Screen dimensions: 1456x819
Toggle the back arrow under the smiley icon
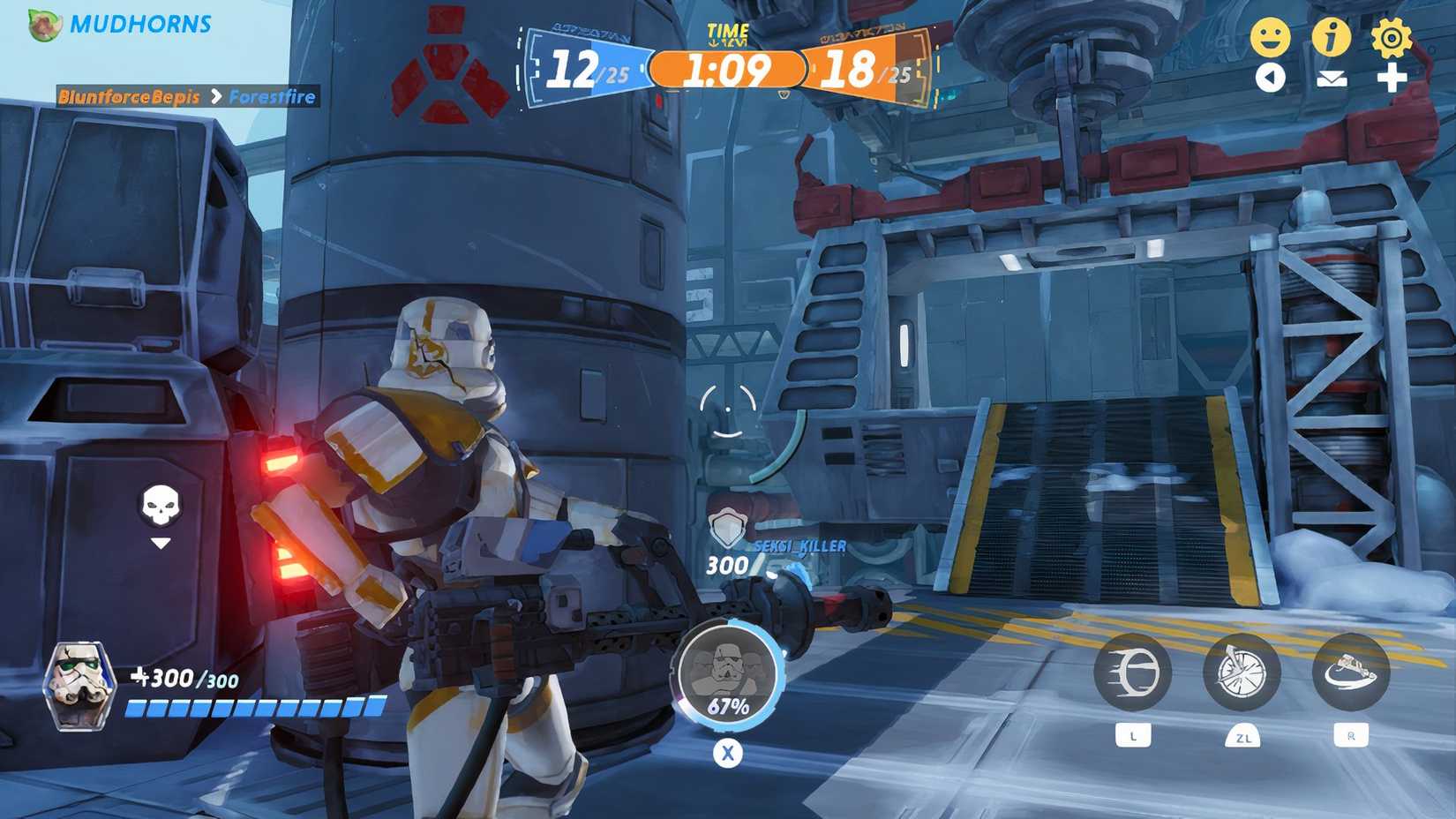[x=1272, y=78]
